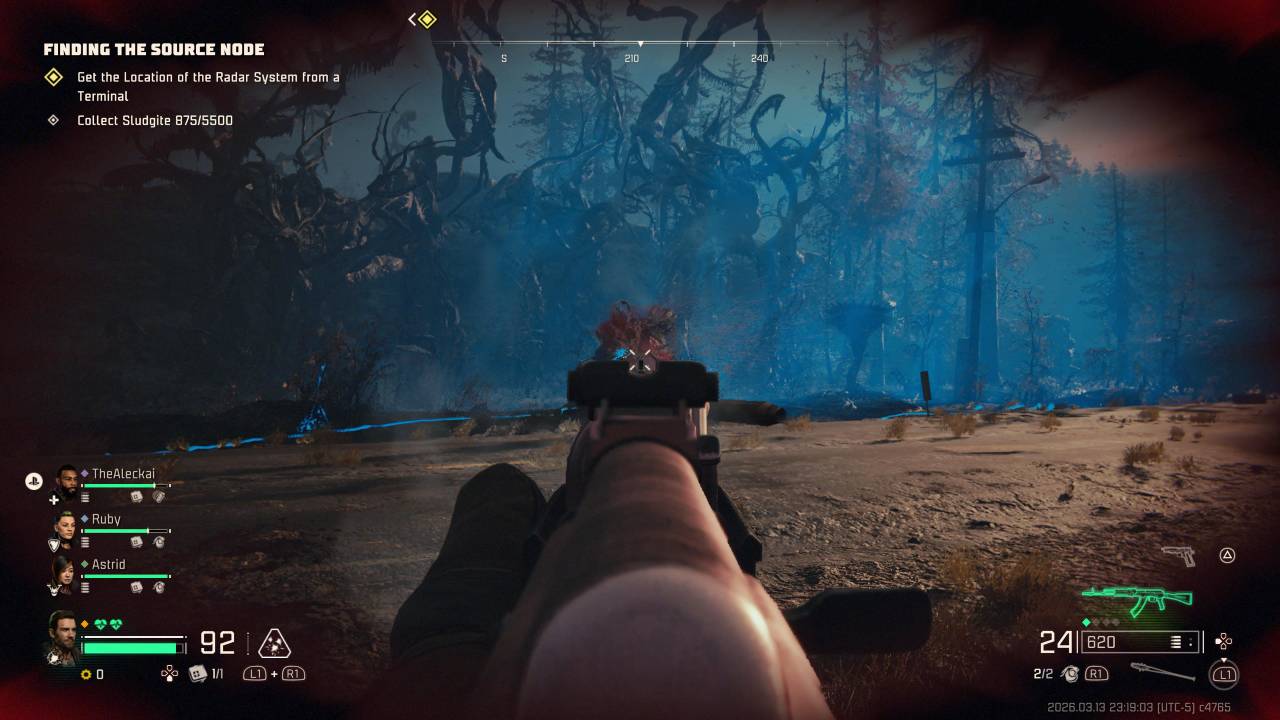This screenshot has width=1280, height=720.
Task: Click the D-pad icon next to the ammo count
Action: (1224, 641)
